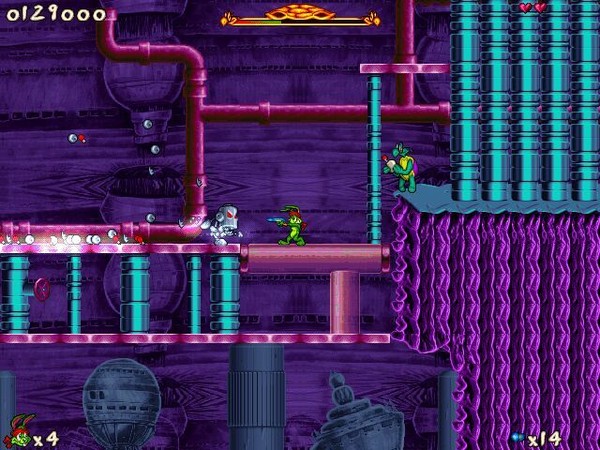The image size is (600, 450).
Task: Click the Jazz rabbit head lives icon
Action: pos(17,434)
